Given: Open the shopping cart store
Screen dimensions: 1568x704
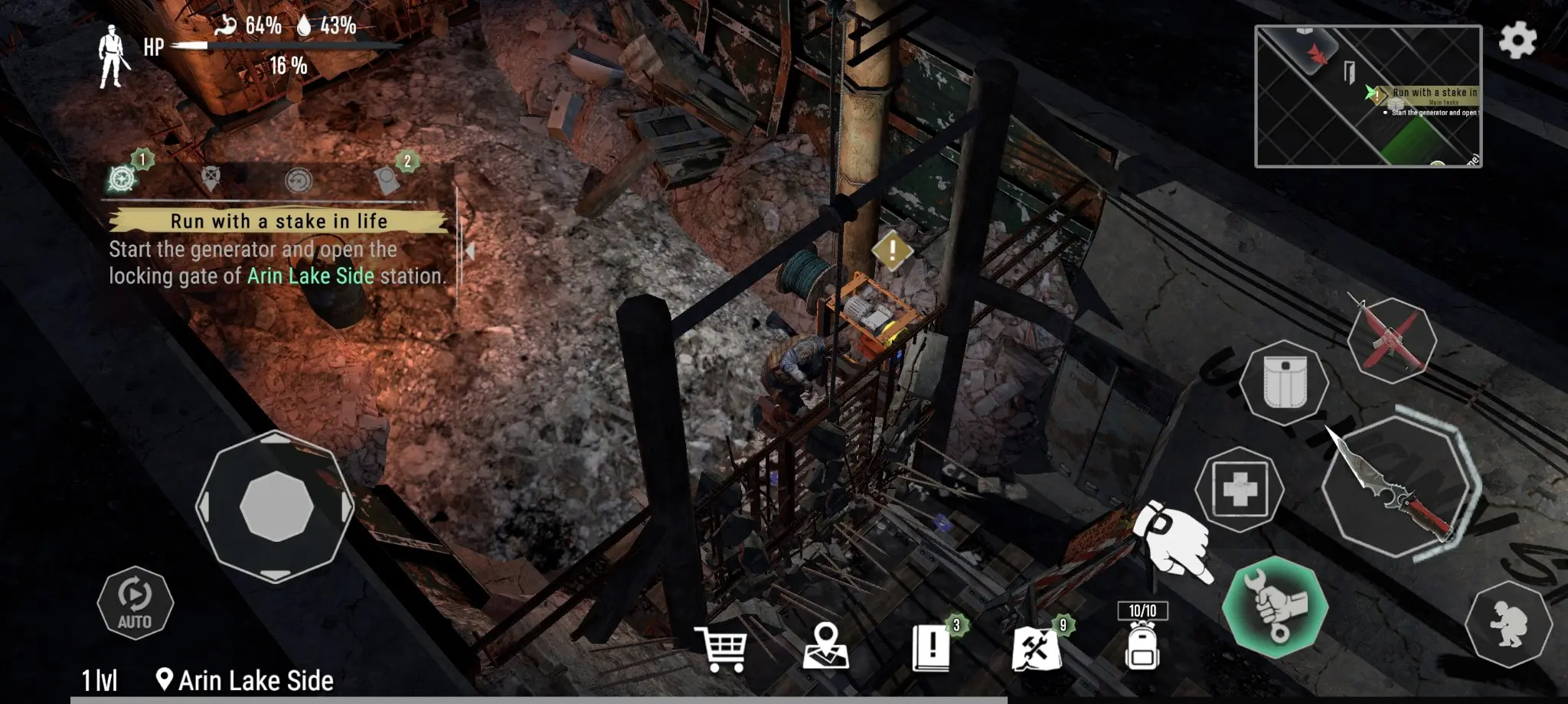Looking at the screenshot, I should [720, 649].
